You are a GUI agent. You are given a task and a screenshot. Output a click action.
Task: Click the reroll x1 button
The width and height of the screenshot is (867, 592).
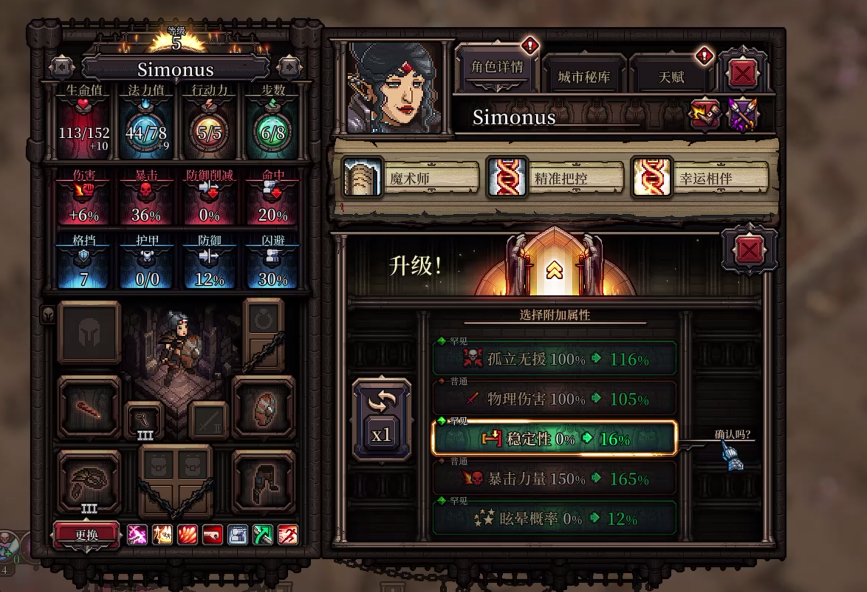coord(381,420)
